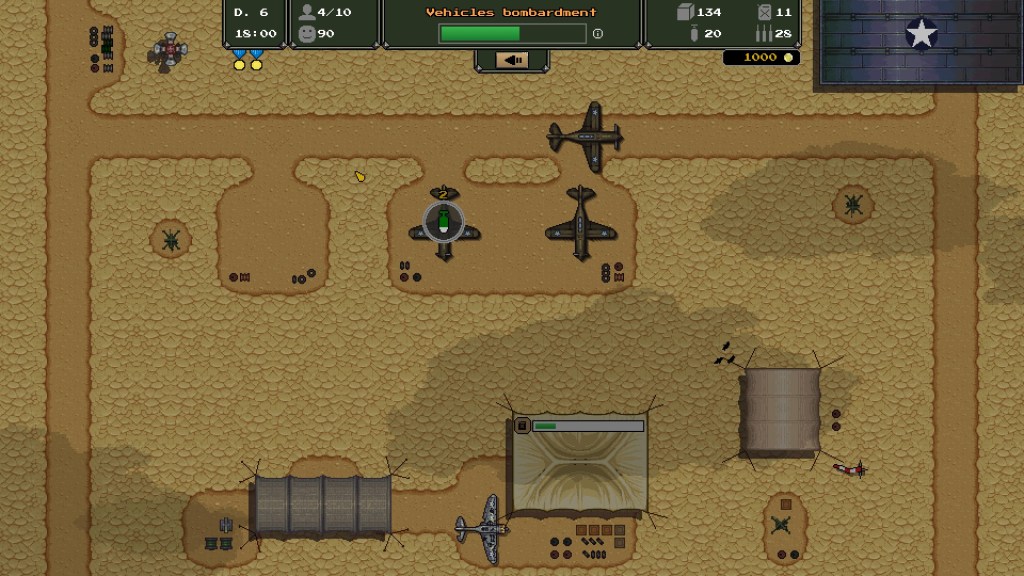Screen dimensions: 1024x576
Task: Click the US star emblem panel
Action: click(921, 36)
